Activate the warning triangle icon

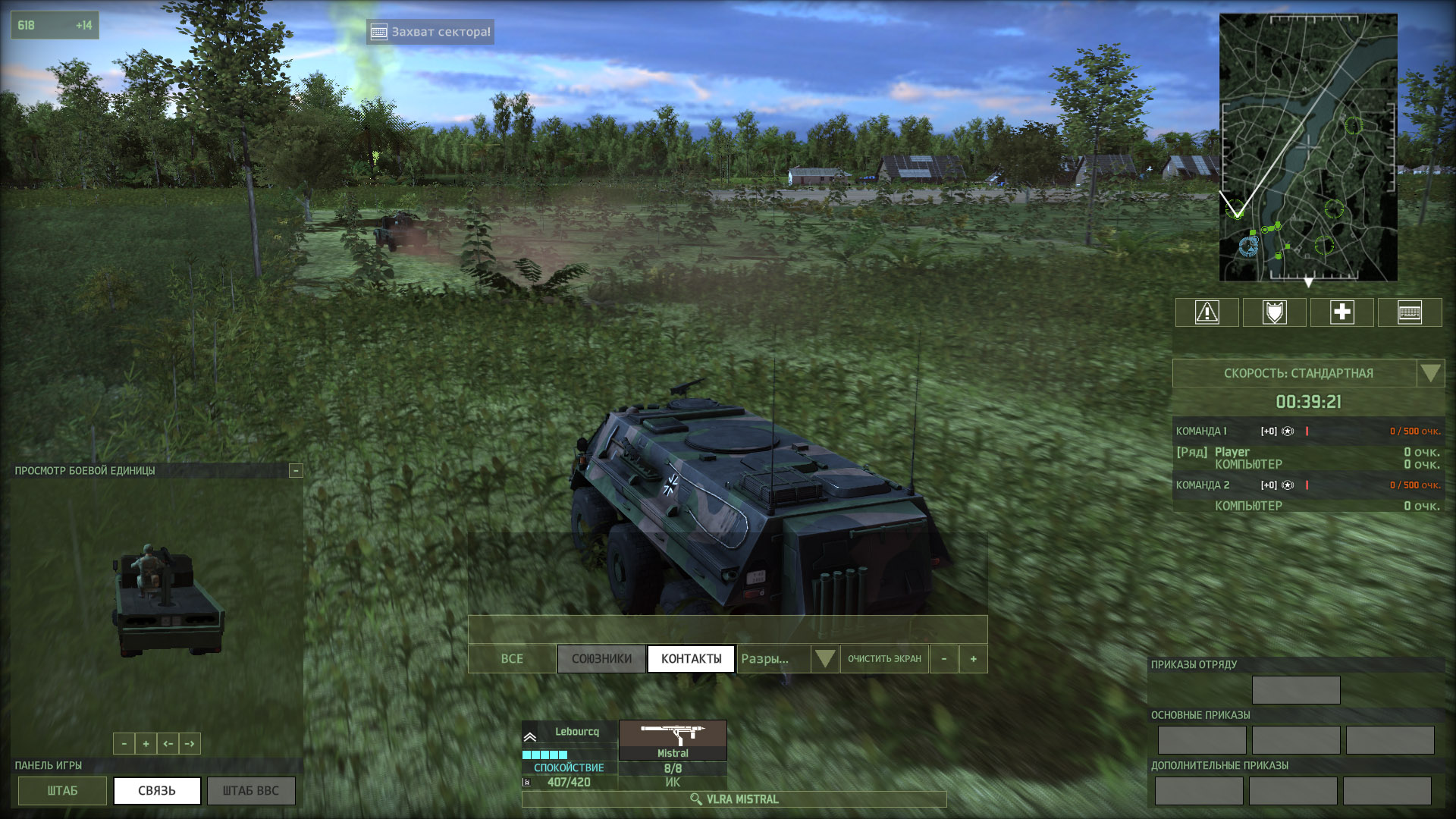1207,312
